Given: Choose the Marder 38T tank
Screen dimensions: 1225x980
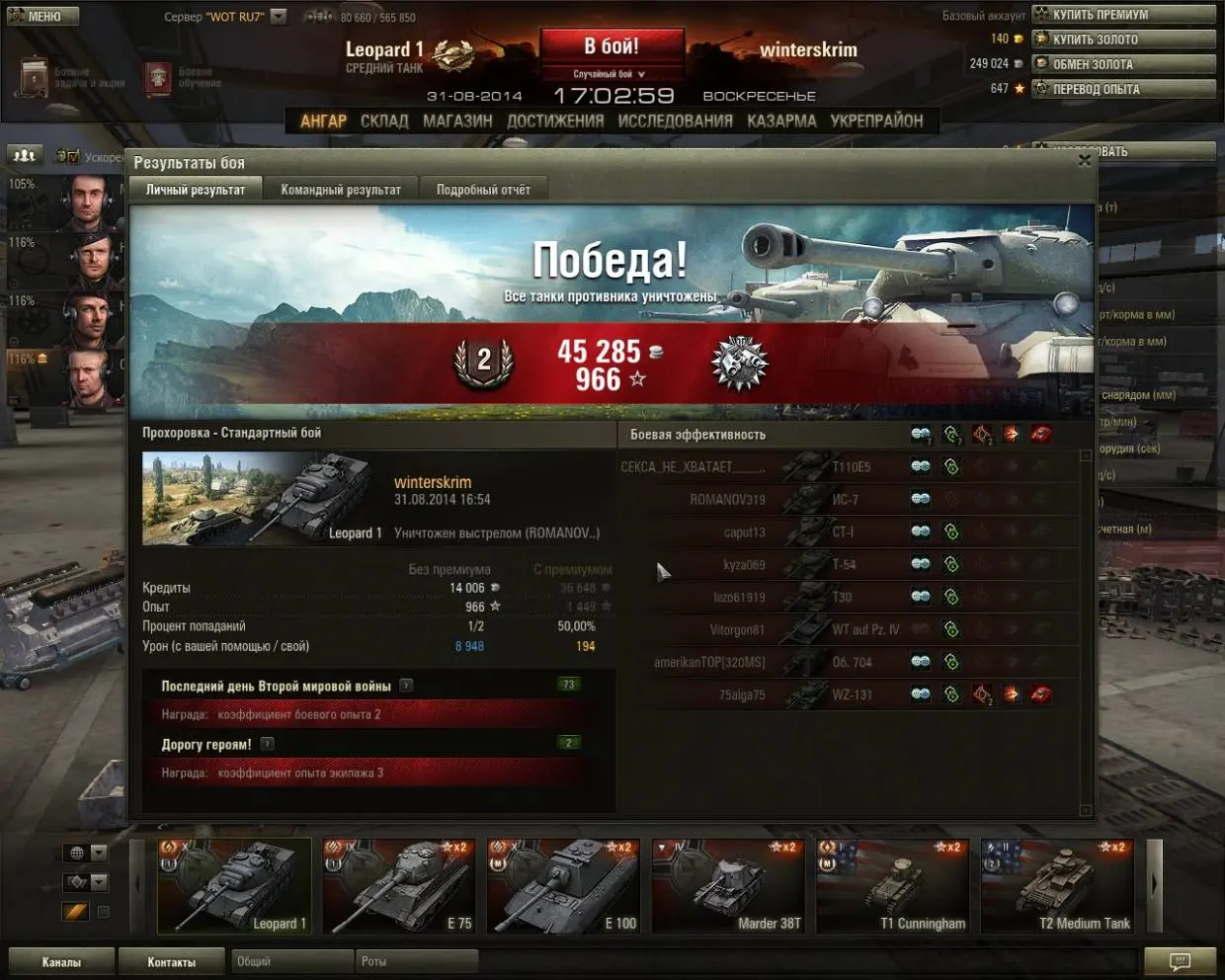Looking at the screenshot, I should pyautogui.click(x=728, y=885).
